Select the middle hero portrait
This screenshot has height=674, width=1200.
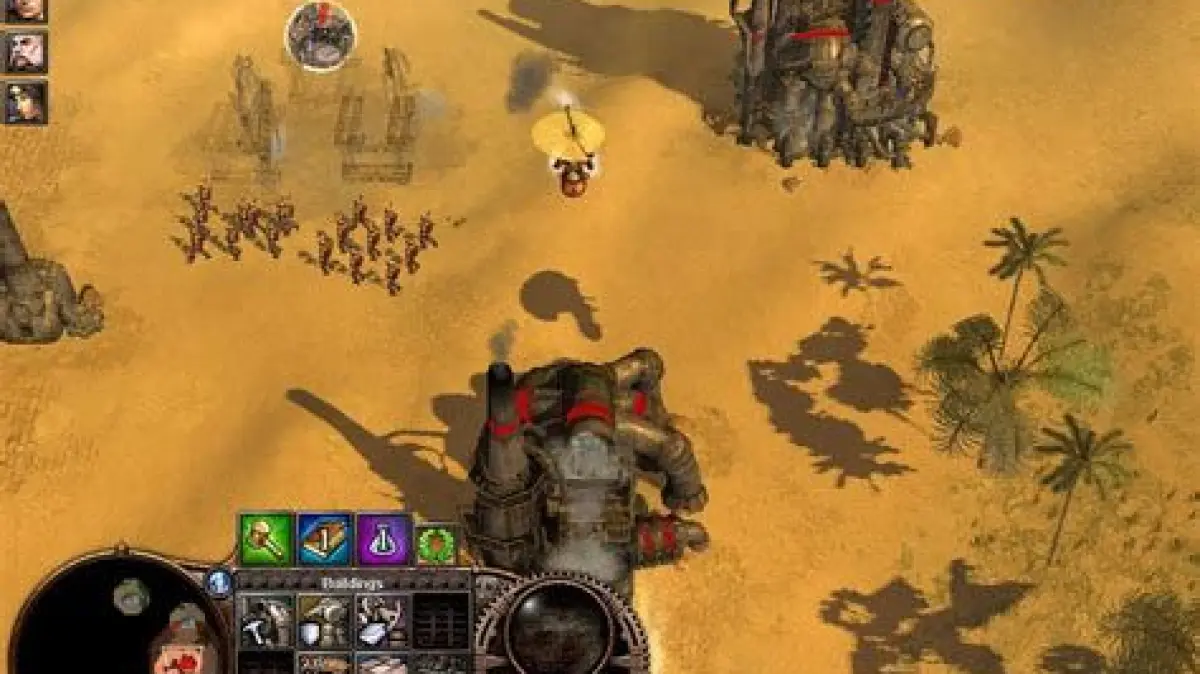click(x=24, y=52)
